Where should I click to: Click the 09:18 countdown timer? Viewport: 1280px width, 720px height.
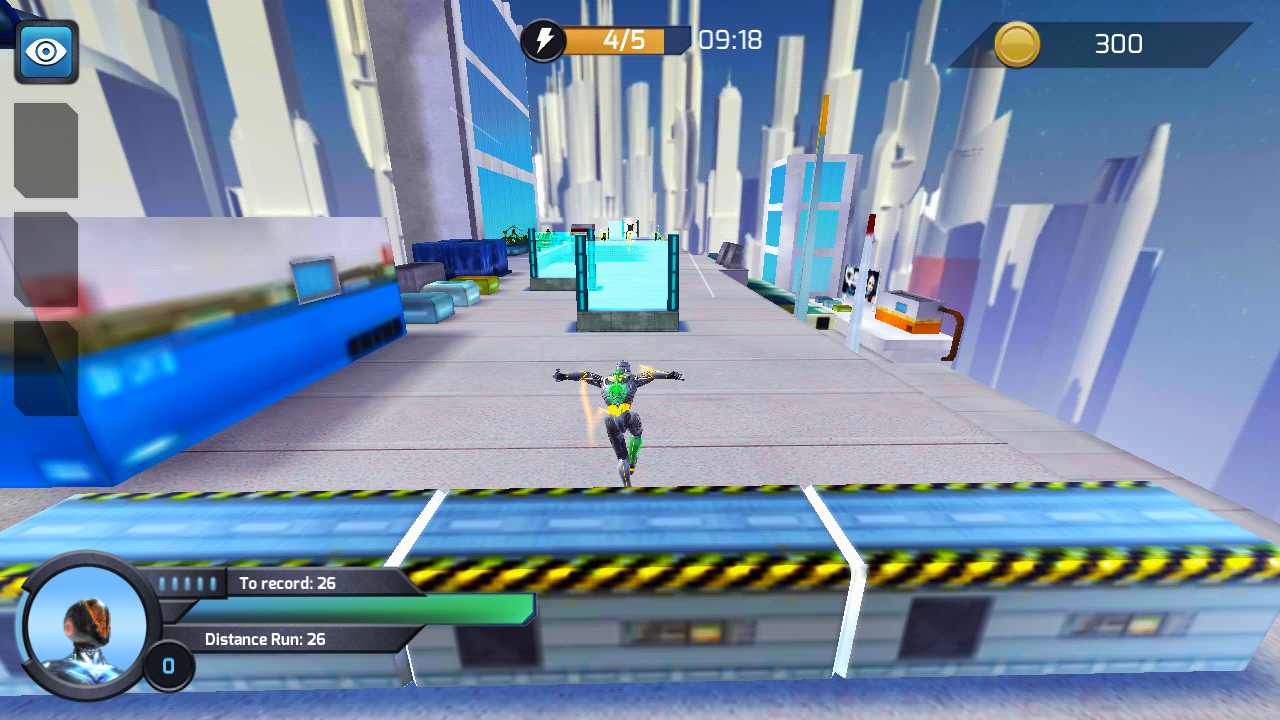730,41
